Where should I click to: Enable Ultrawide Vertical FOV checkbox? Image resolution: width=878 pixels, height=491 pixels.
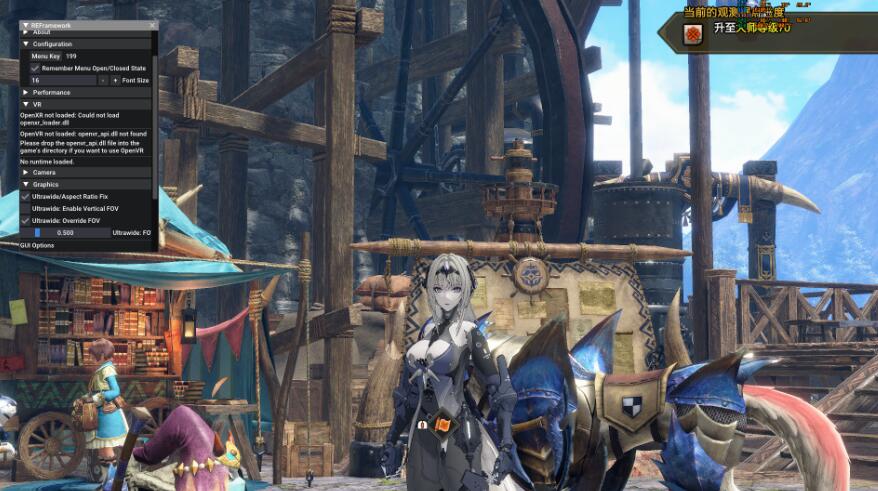pos(26,208)
